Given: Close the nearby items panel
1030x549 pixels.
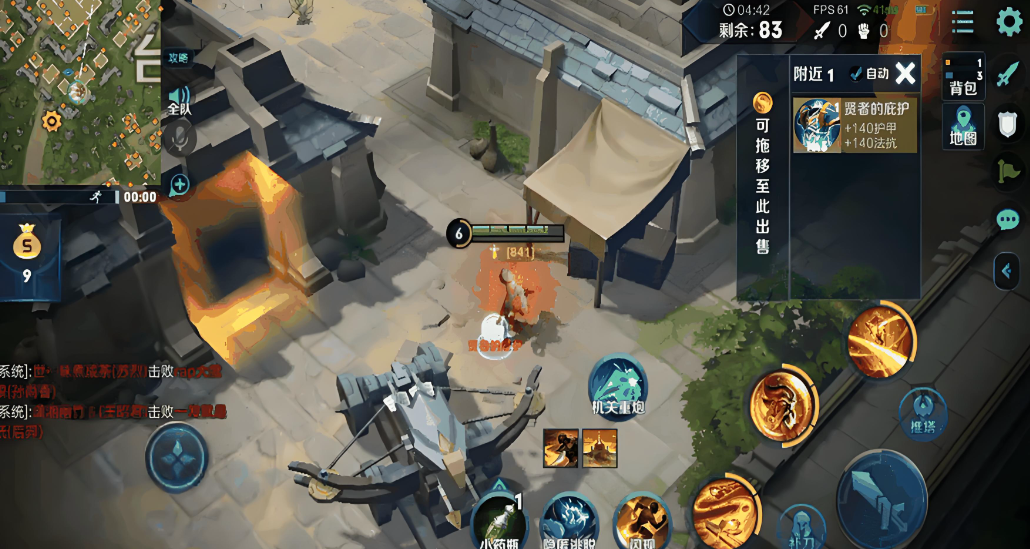Looking at the screenshot, I should click(905, 73).
